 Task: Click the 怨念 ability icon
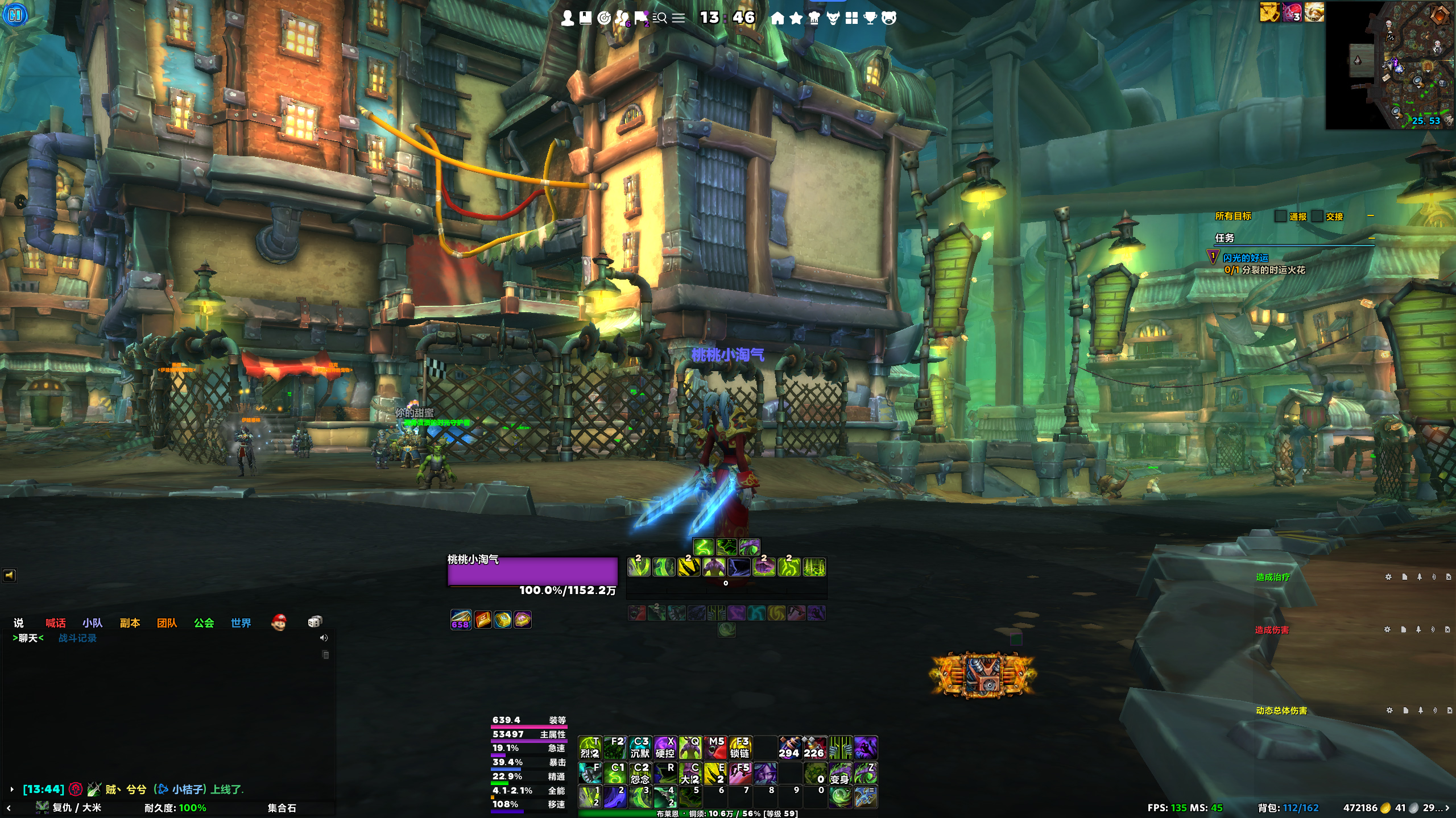coord(640,774)
